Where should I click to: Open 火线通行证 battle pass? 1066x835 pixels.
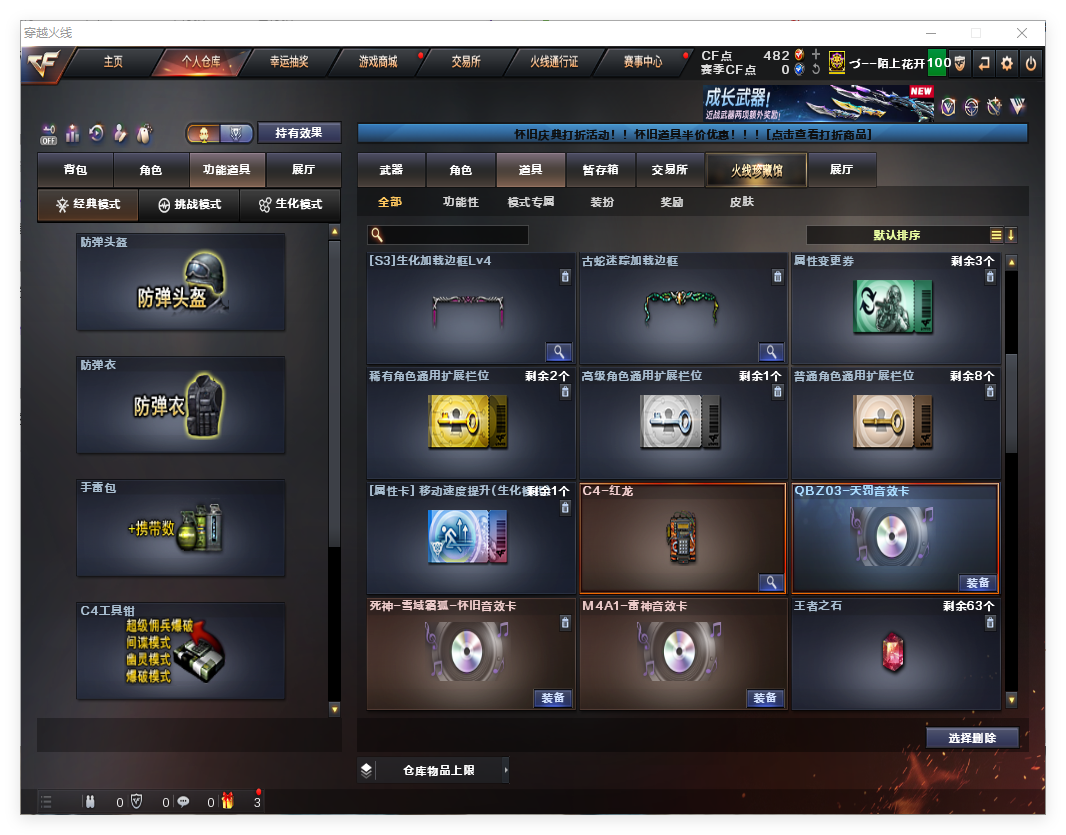554,62
